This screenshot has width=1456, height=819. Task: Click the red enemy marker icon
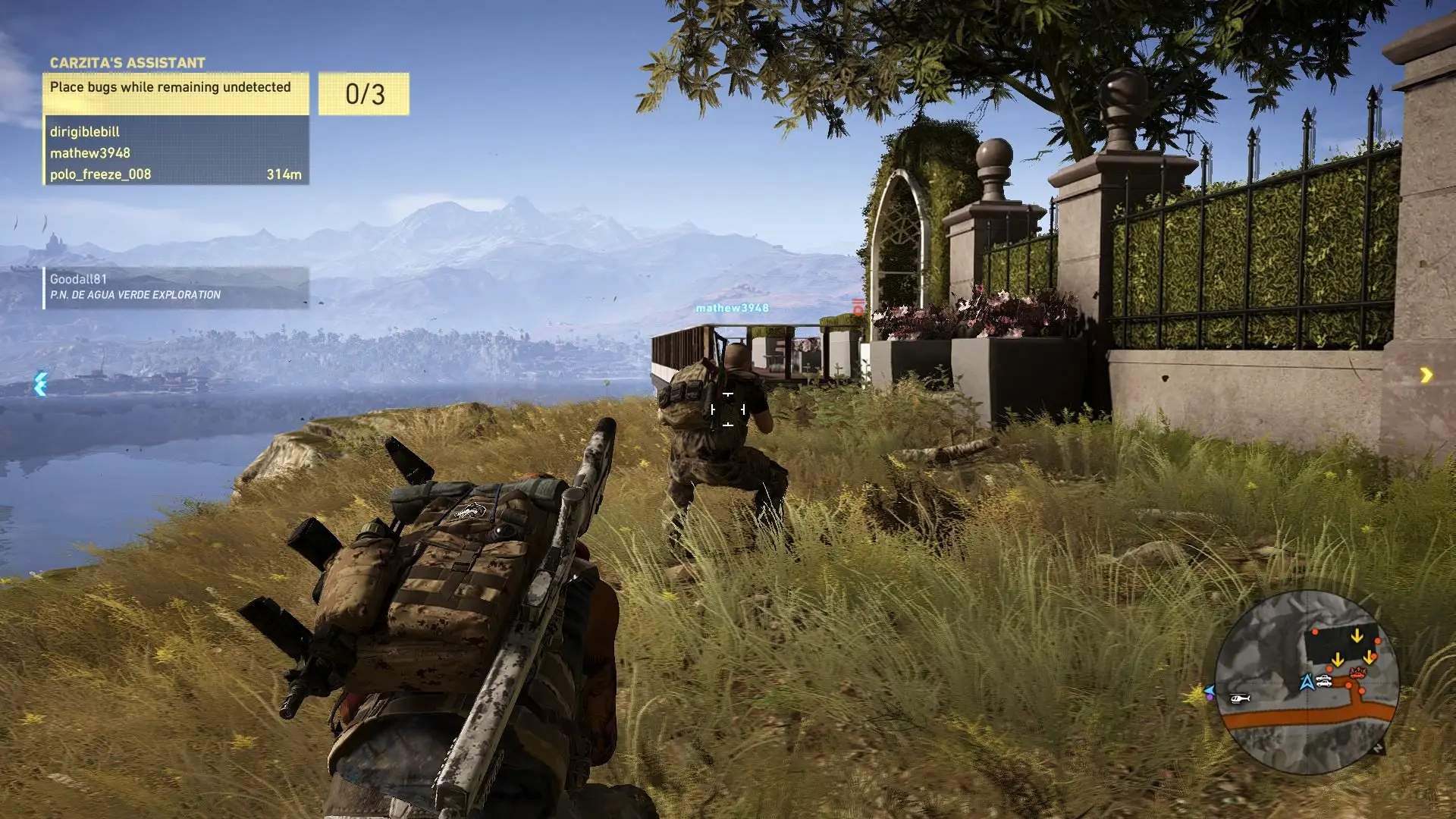(x=858, y=307)
